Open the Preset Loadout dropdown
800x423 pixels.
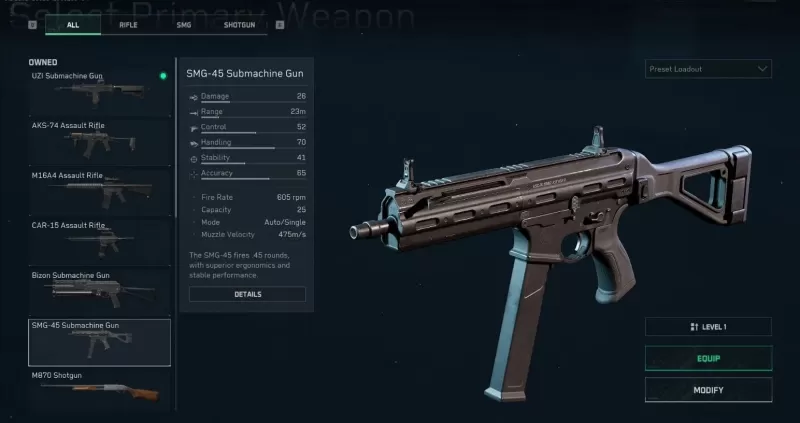[708, 69]
